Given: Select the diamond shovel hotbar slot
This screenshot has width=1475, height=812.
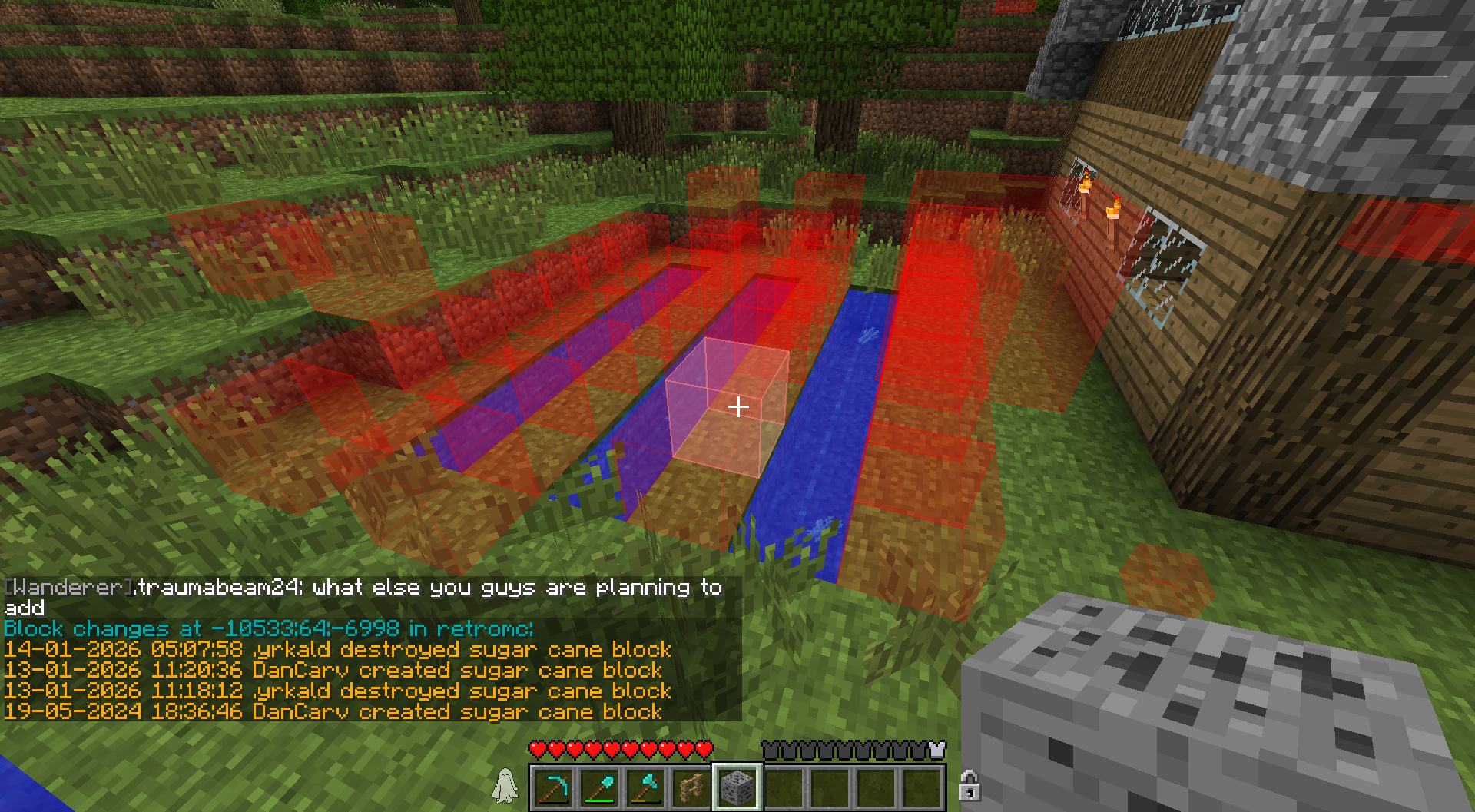Looking at the screenshot, I should pyautogui.click(x=599, y=787).
